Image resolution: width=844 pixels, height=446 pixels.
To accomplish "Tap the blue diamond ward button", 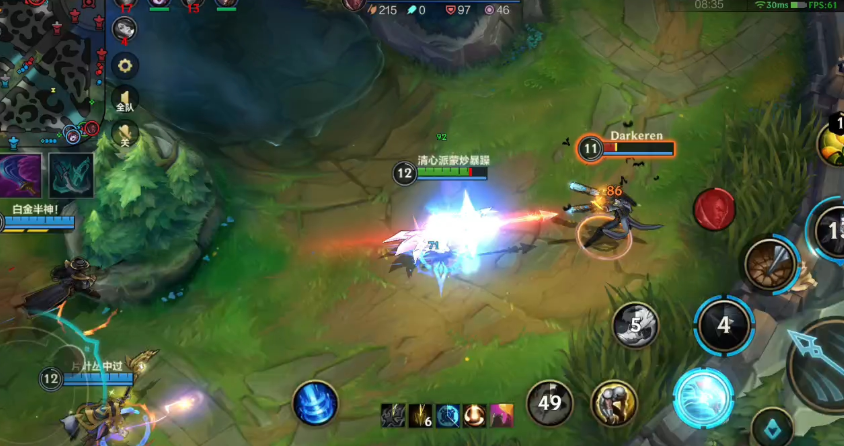I will pos(772,427).
